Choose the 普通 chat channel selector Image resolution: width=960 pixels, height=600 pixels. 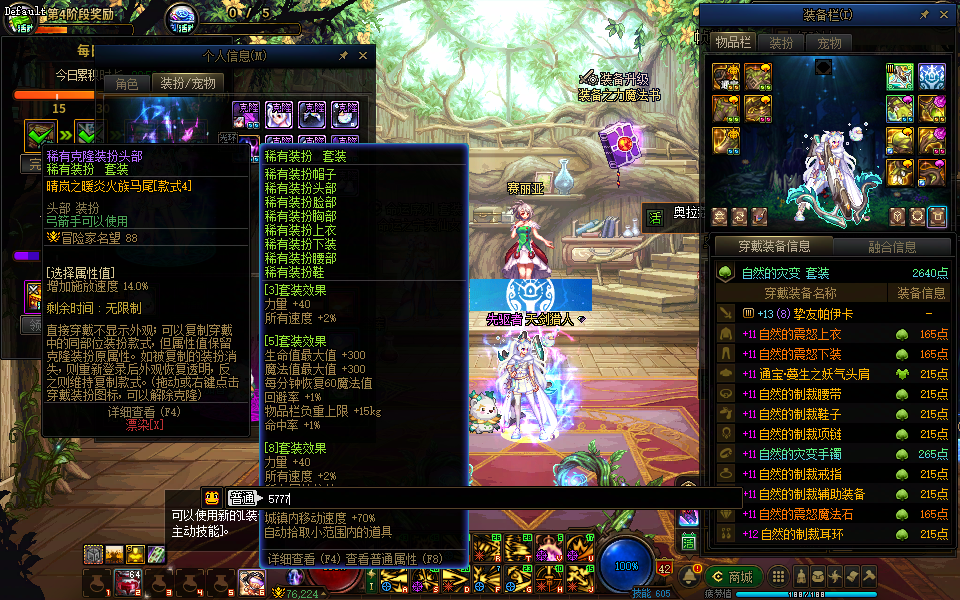click(x=242, y=498)
